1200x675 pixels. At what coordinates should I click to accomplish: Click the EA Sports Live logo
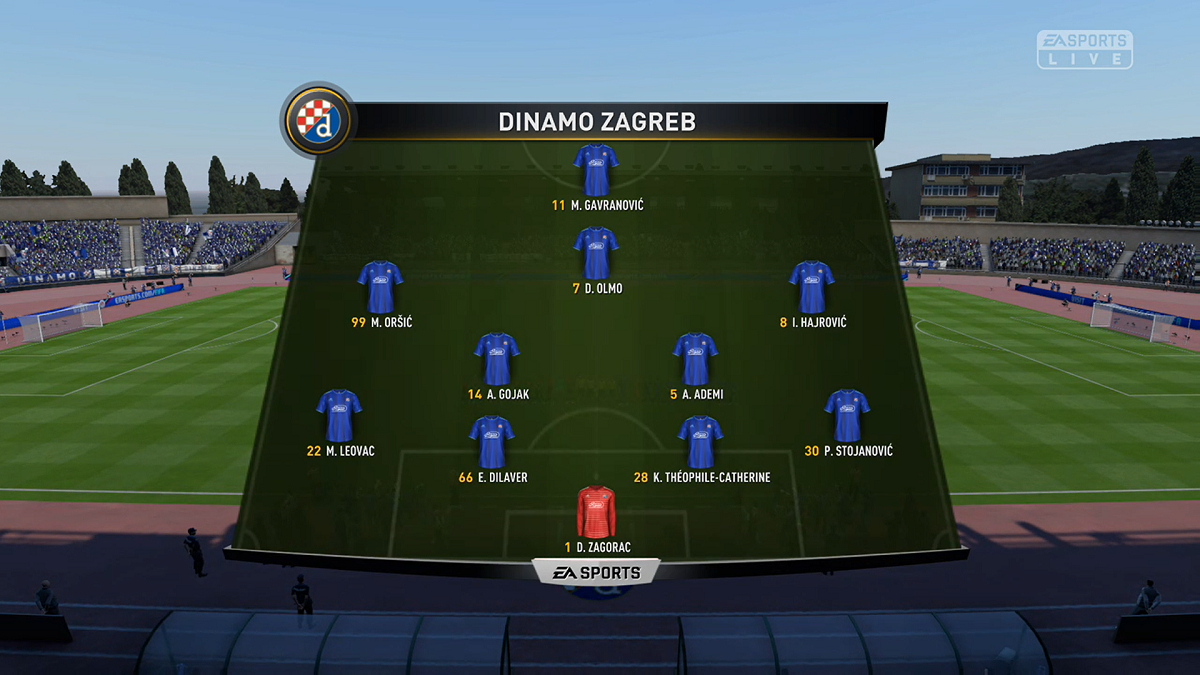(1085, 49)
